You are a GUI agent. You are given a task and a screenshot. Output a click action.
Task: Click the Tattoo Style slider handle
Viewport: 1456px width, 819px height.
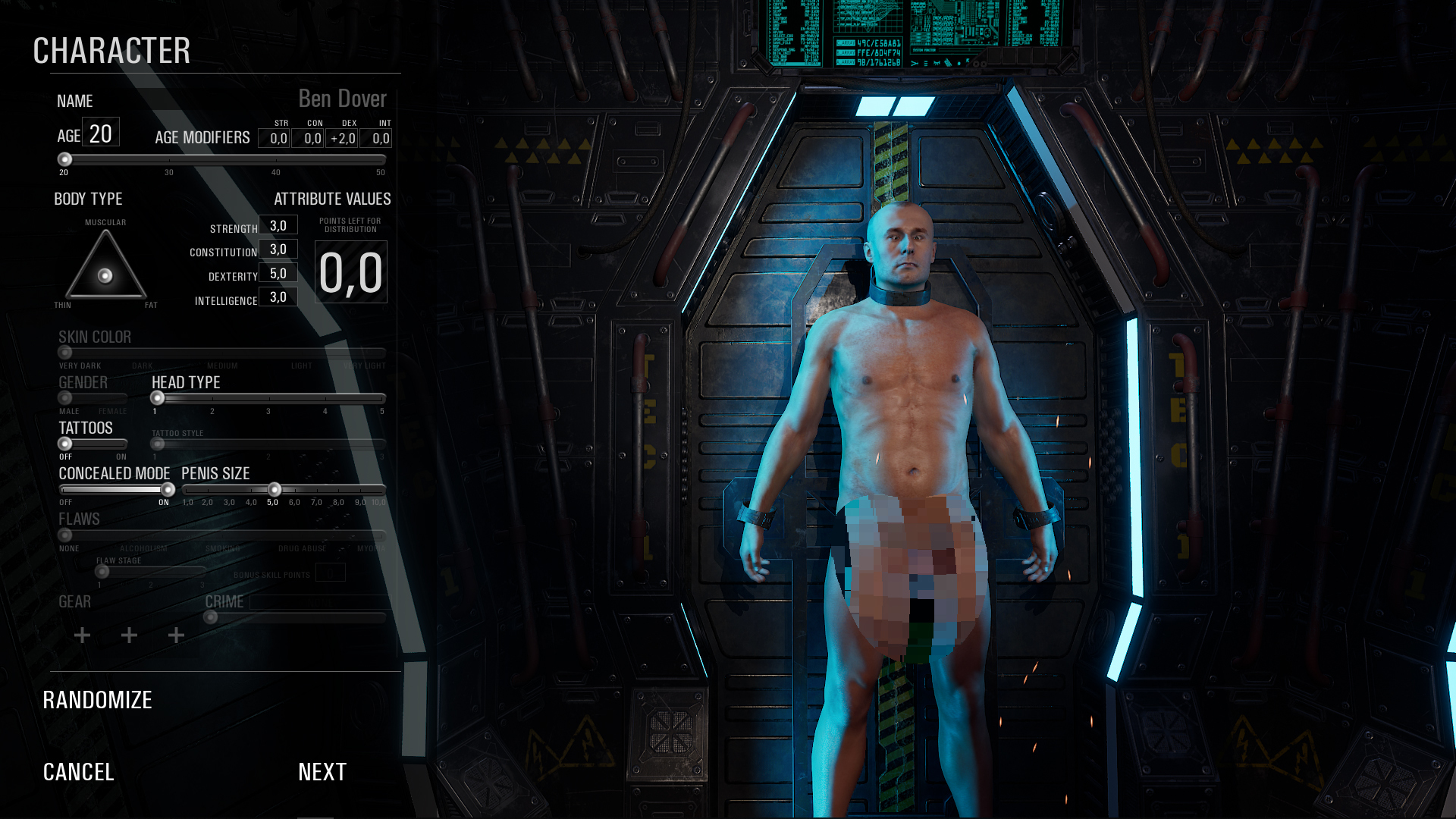(158, 444)
